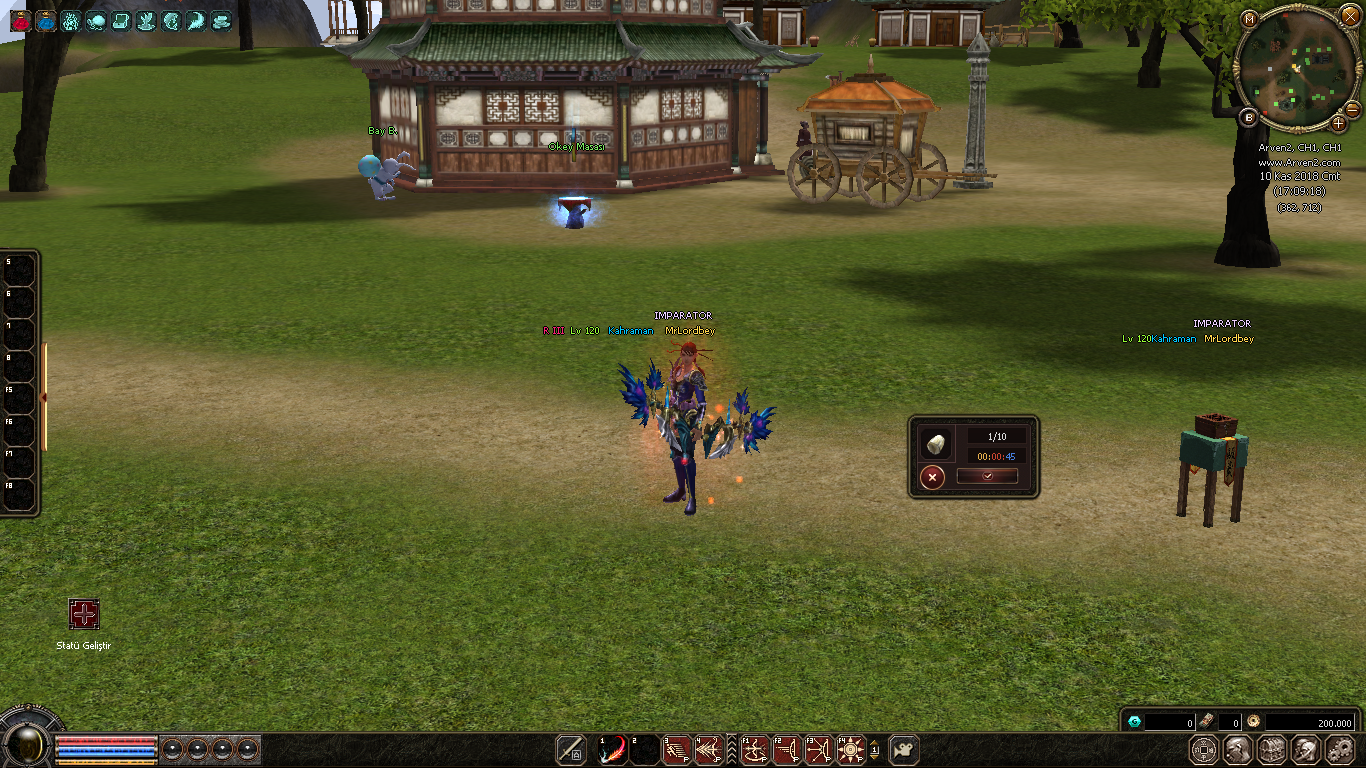Open the large map with M button
The height and width of the screenshot is (768, 1366).
point(1249,19)
